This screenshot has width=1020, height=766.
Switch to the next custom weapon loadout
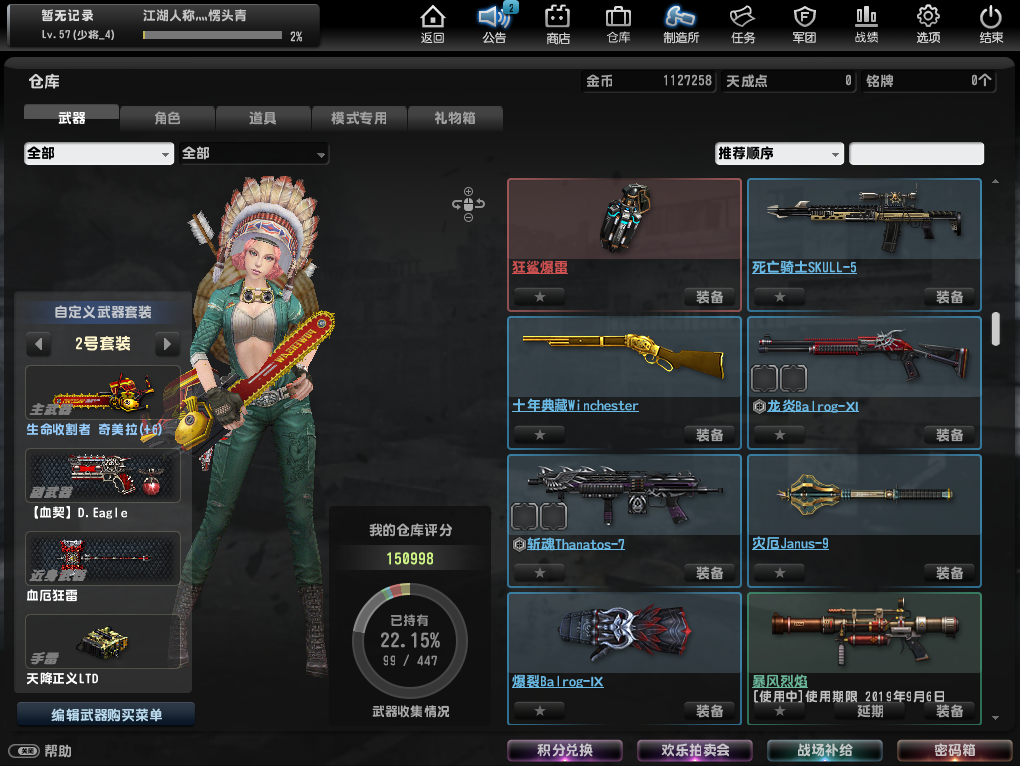(x=167, y=344)
